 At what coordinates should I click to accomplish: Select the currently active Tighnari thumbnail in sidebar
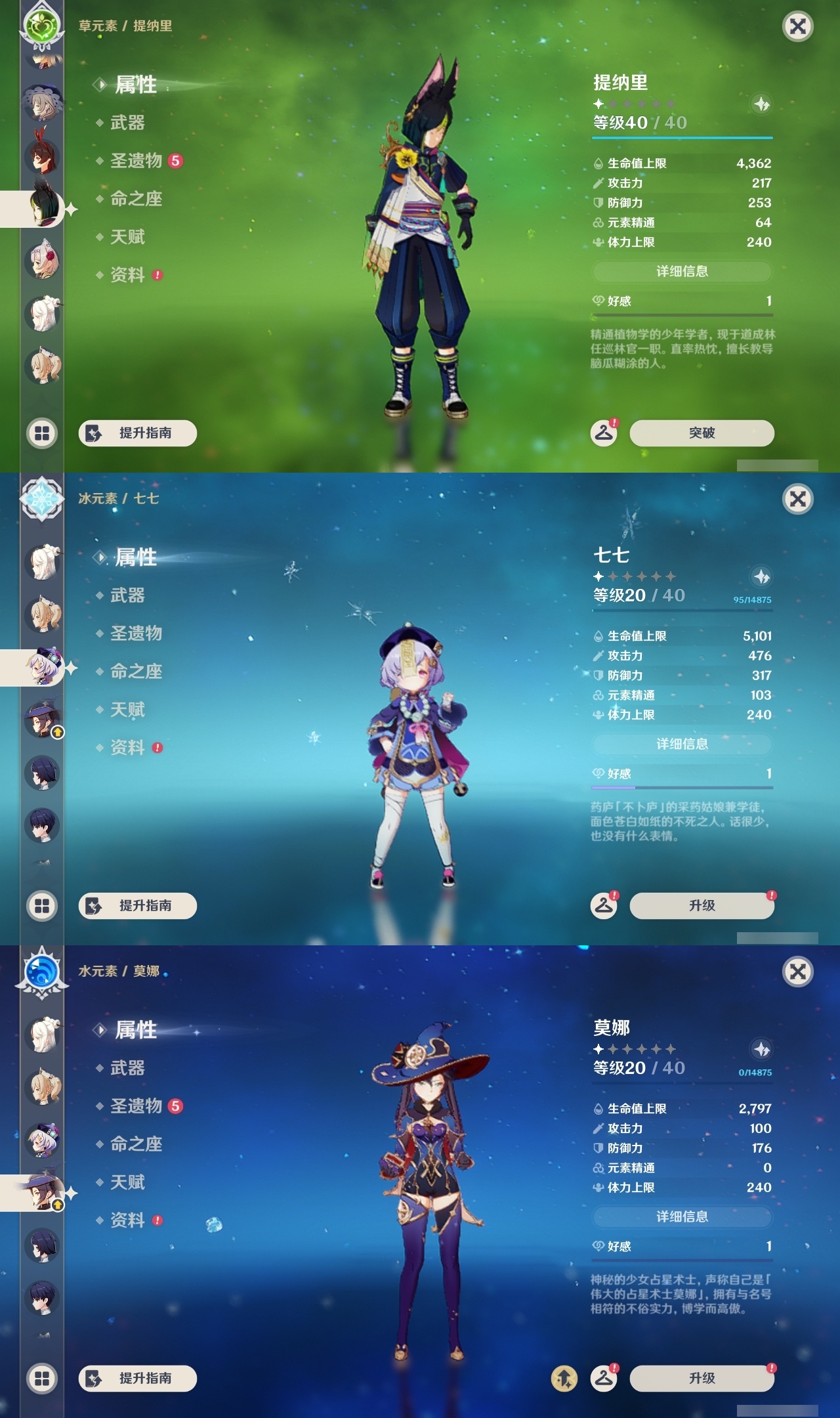pos(41,209)
